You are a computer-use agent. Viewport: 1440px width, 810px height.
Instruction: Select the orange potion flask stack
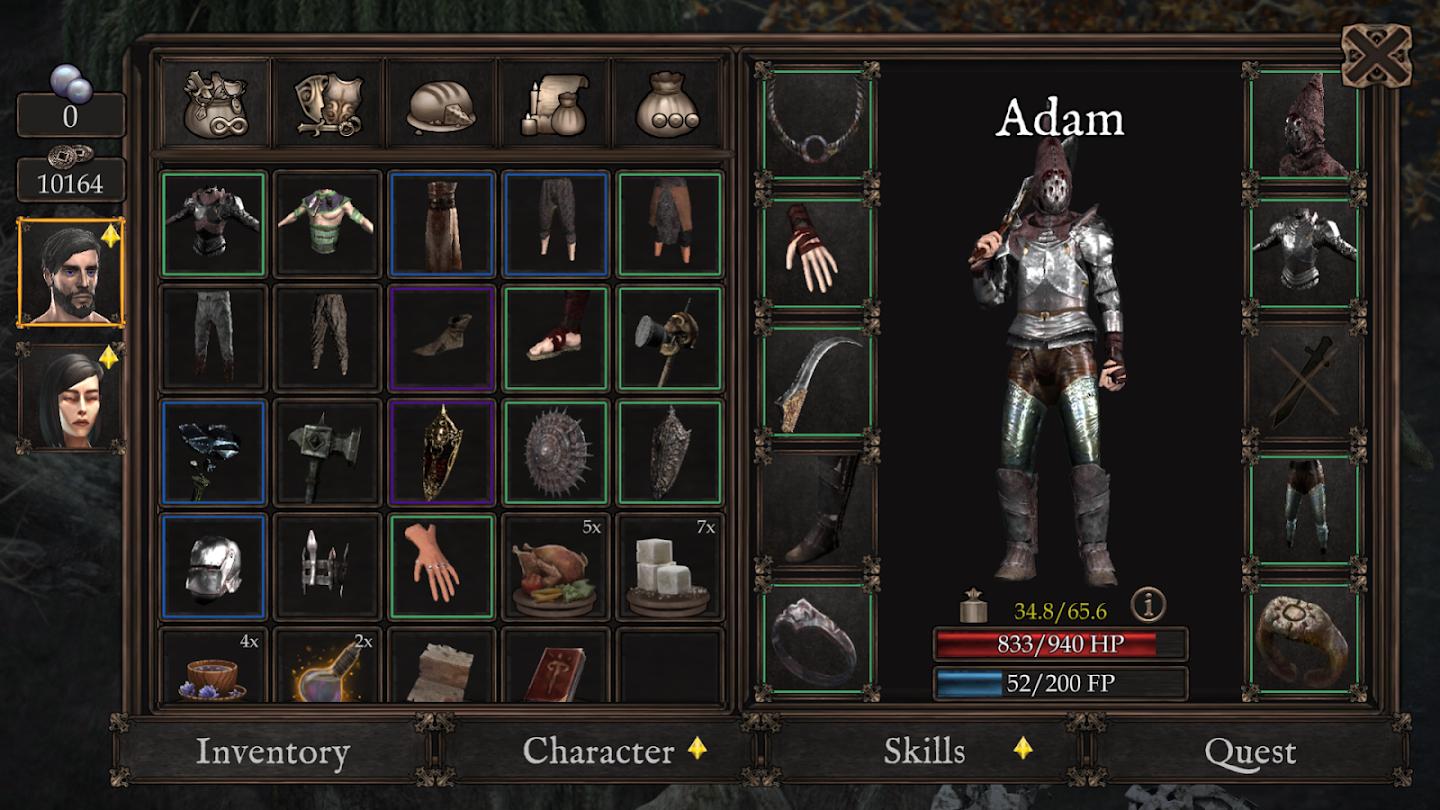(x=327, y=668)
